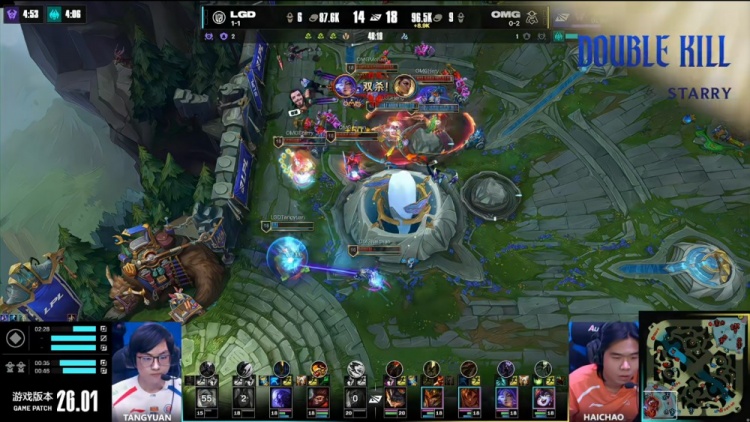This screenshot has height=422, width=750.
Task: Open HAICHAO's player camera feed
Action: (603, 366)
